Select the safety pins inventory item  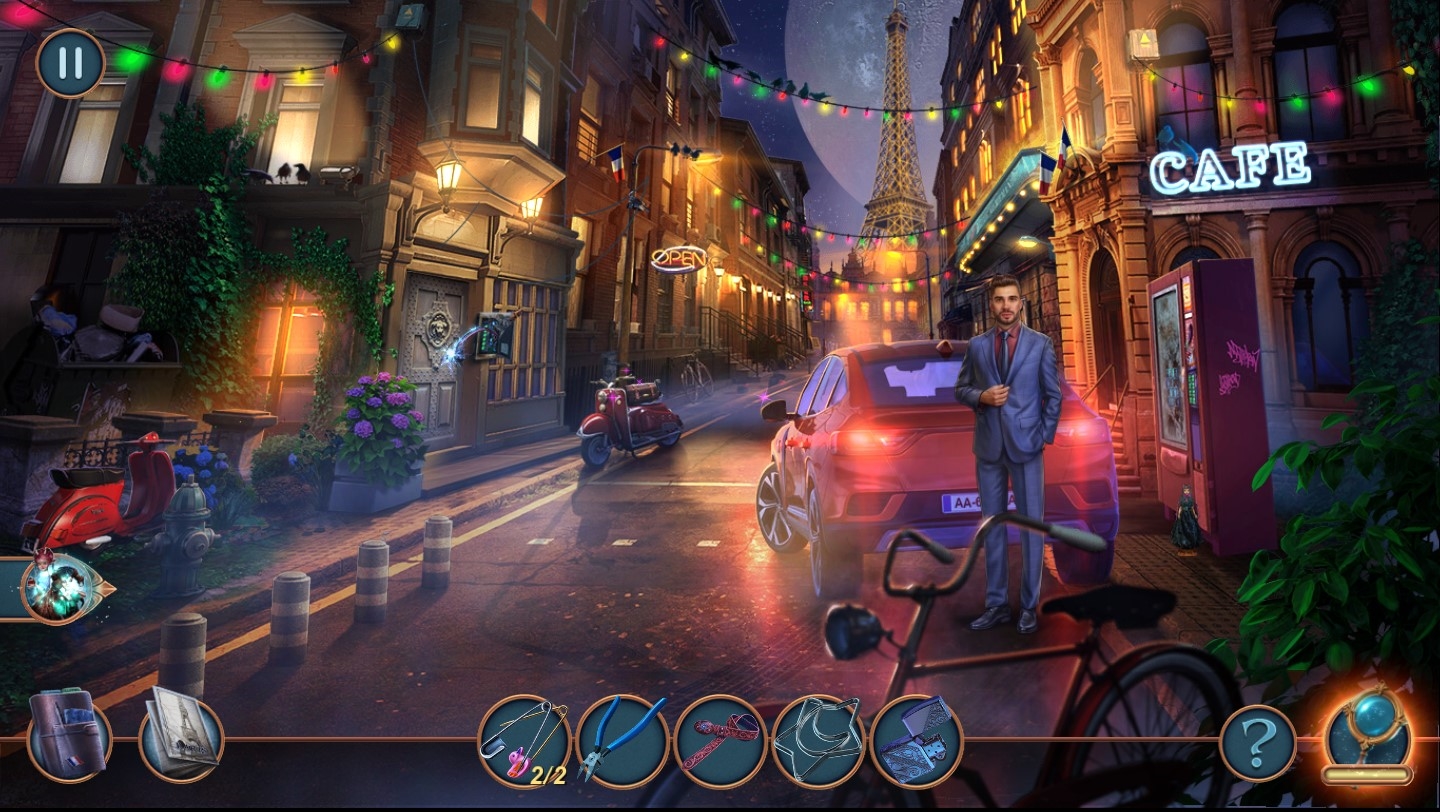coord(524,741)
